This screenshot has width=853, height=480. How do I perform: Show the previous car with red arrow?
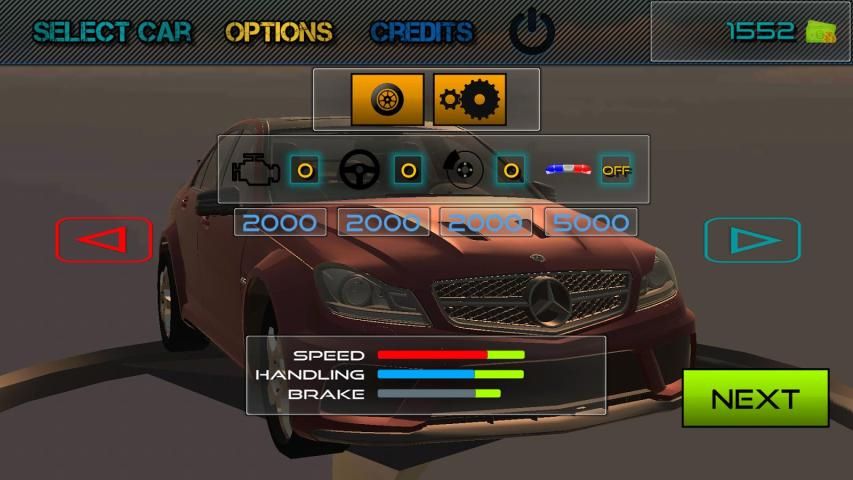(104, 240)
